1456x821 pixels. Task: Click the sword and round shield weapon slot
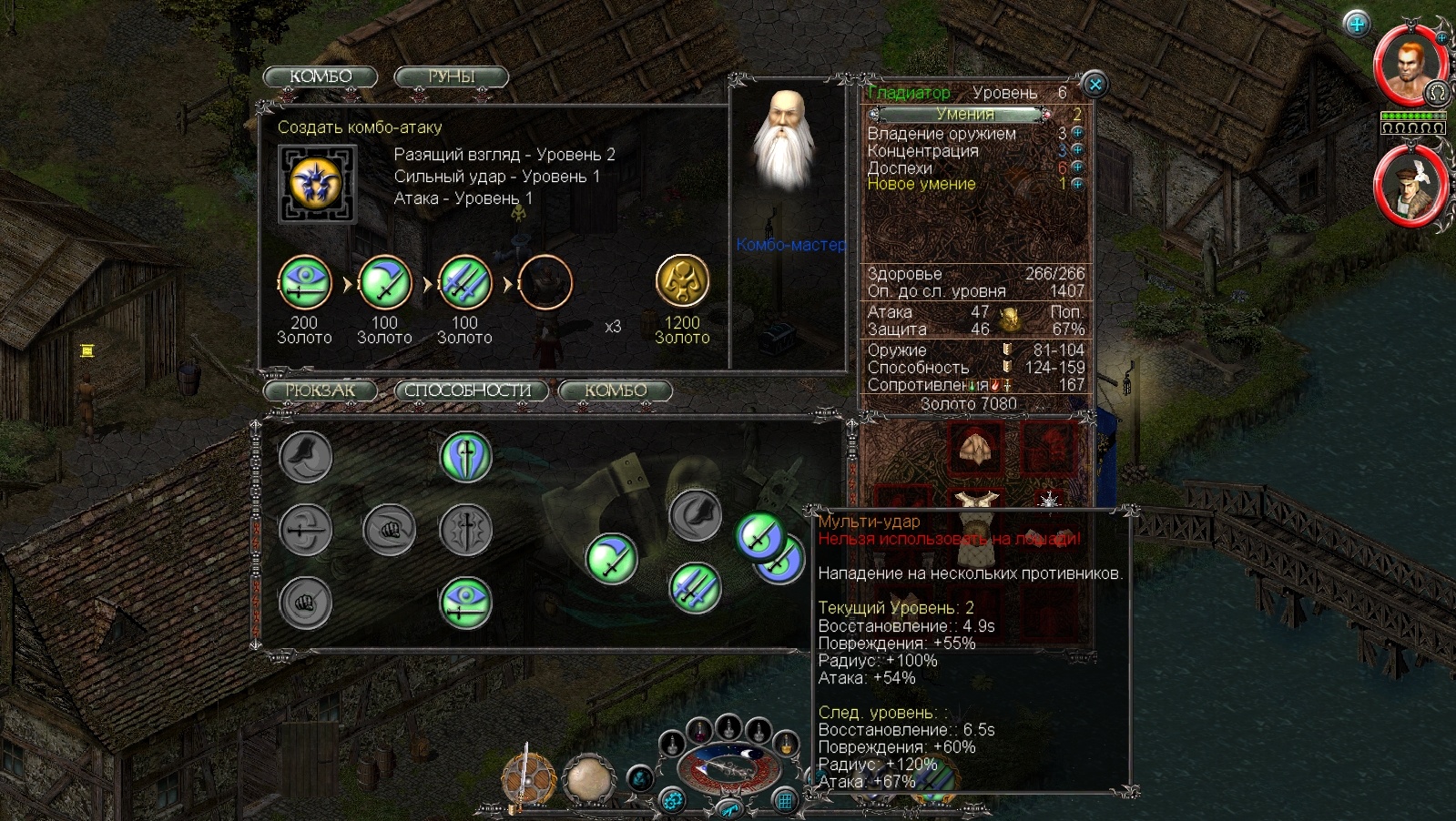pos(528,780)
